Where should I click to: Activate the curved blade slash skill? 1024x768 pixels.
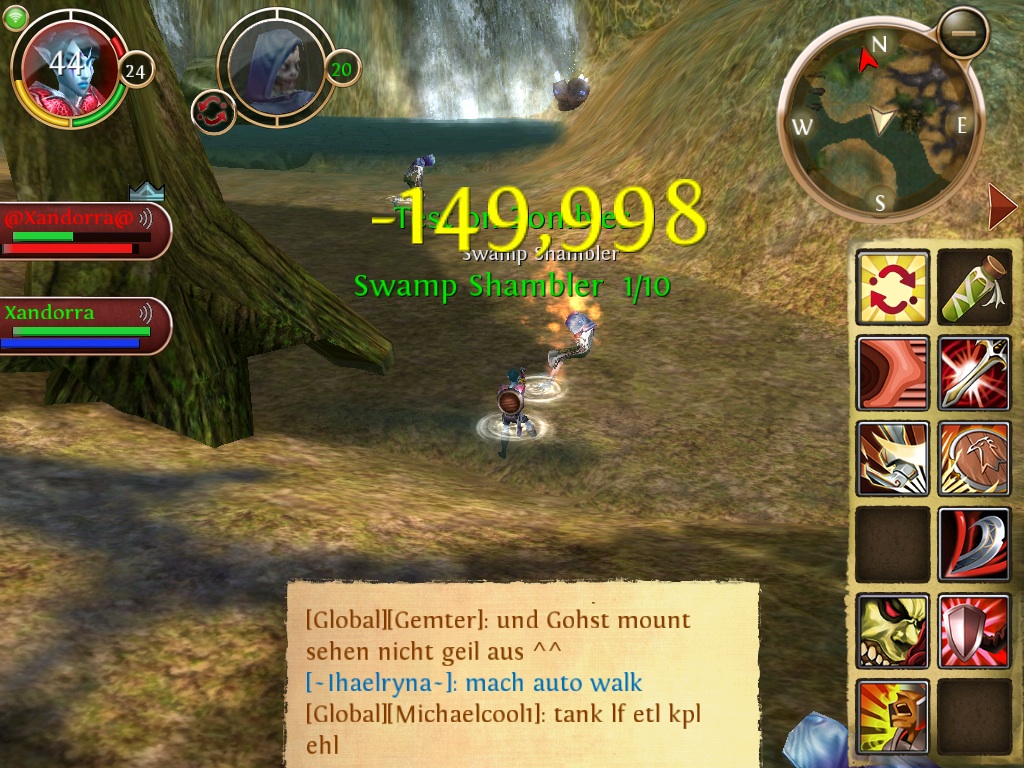(975, 545)
